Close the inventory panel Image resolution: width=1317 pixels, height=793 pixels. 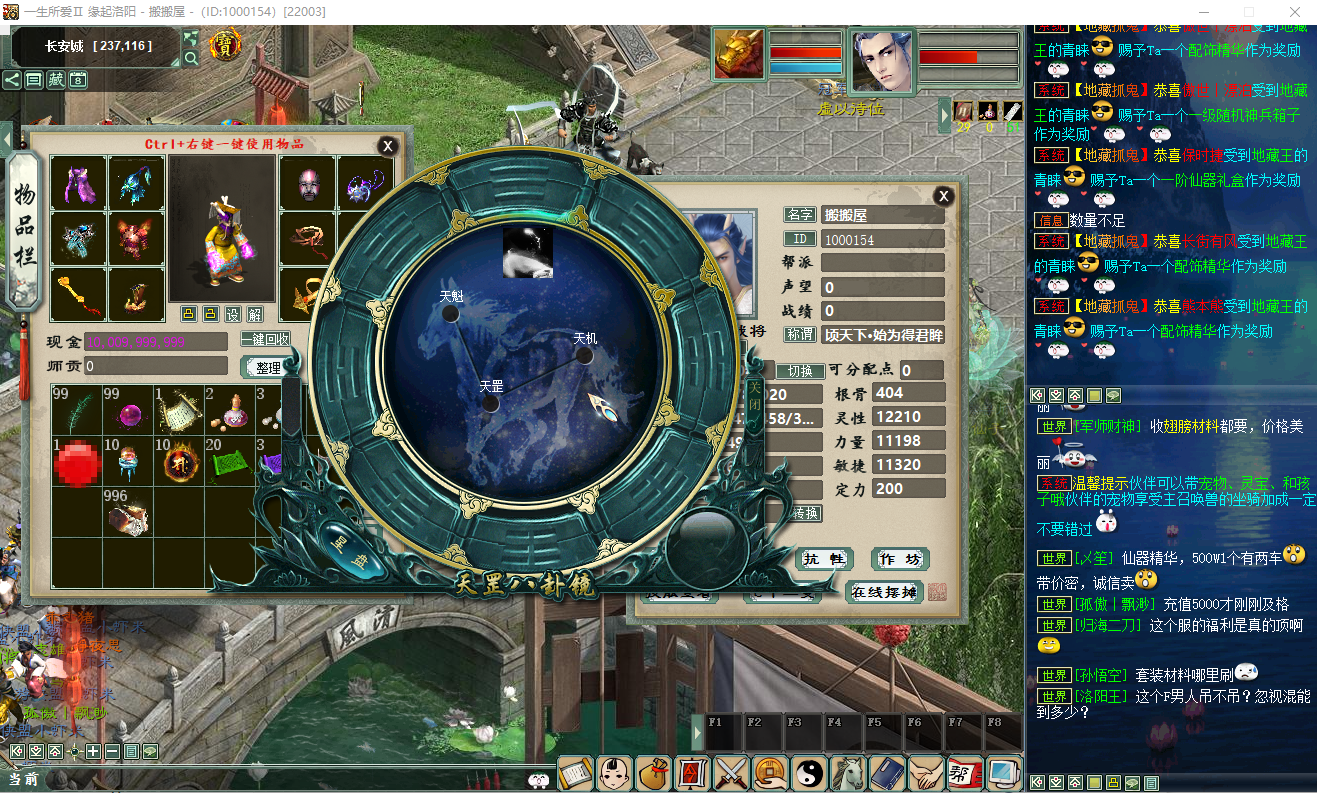[x=387, y=146]
